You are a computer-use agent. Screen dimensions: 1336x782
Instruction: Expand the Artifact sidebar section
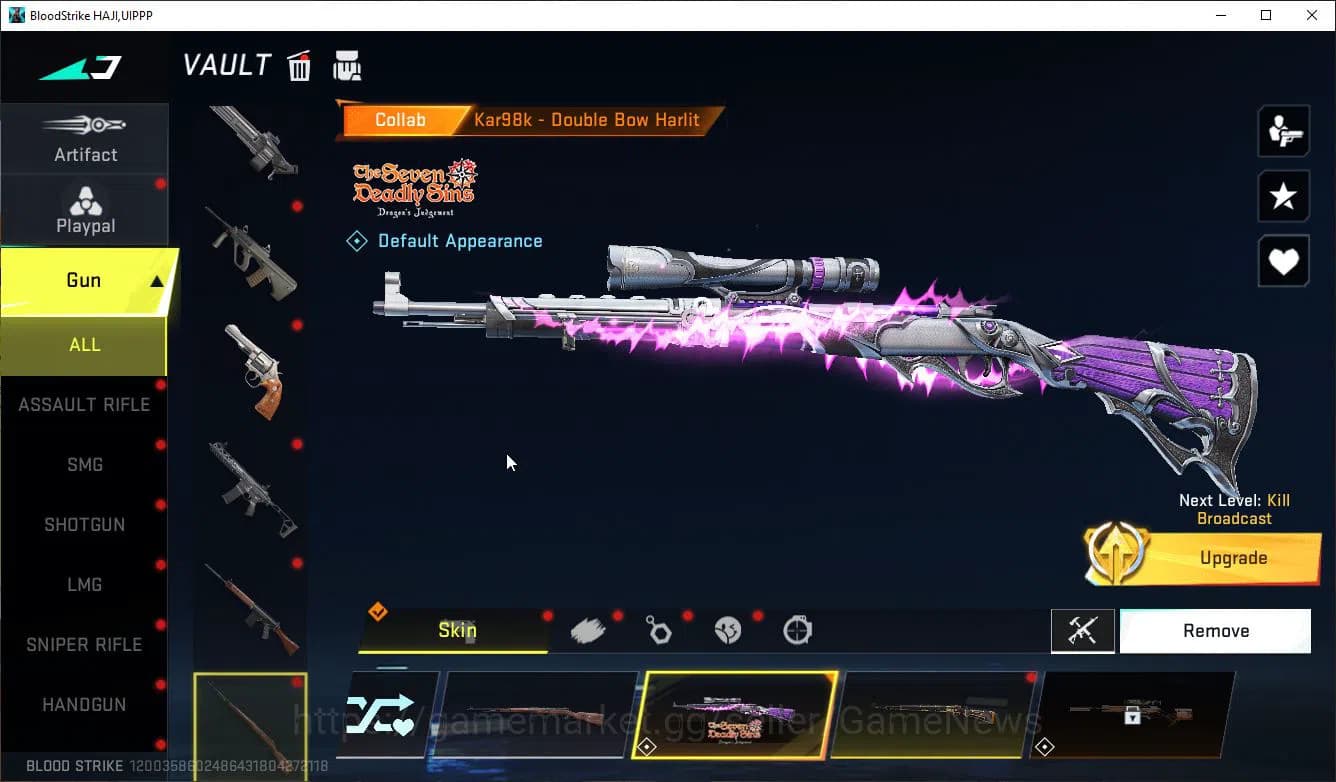click(85, 140)
